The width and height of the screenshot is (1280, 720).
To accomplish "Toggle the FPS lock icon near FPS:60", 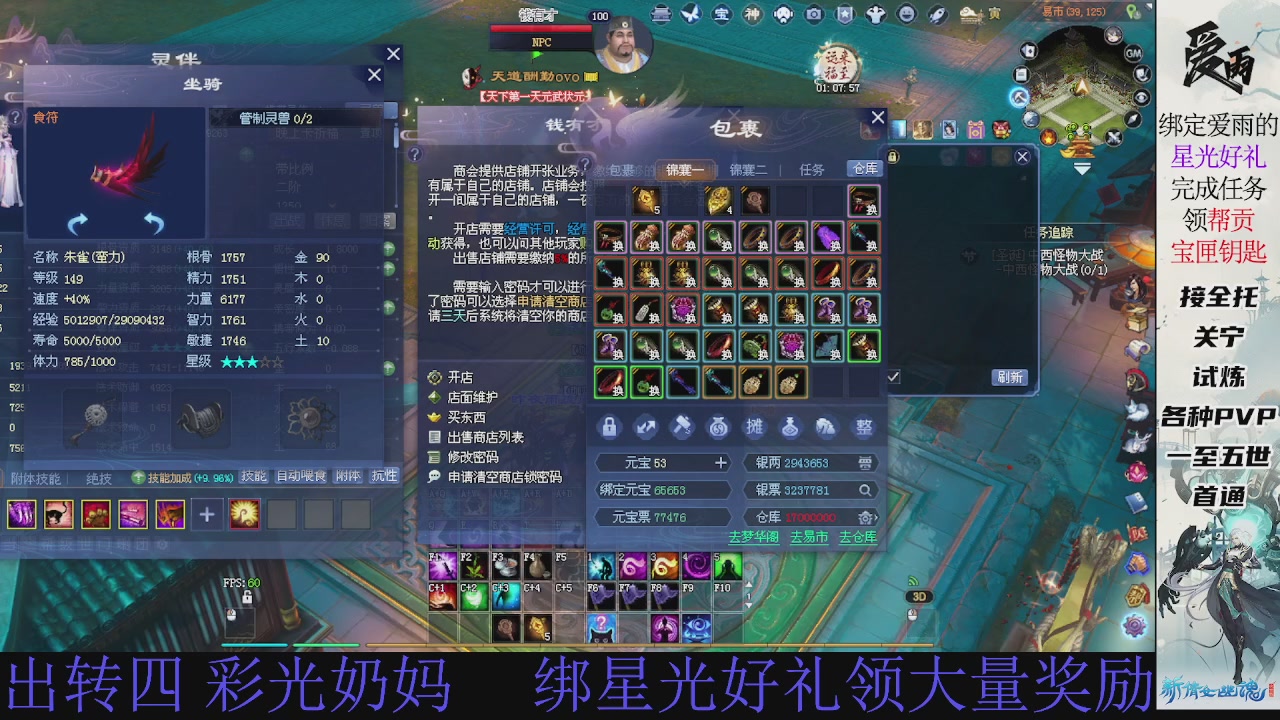I will pyautogui.click(x=247, y=598).
